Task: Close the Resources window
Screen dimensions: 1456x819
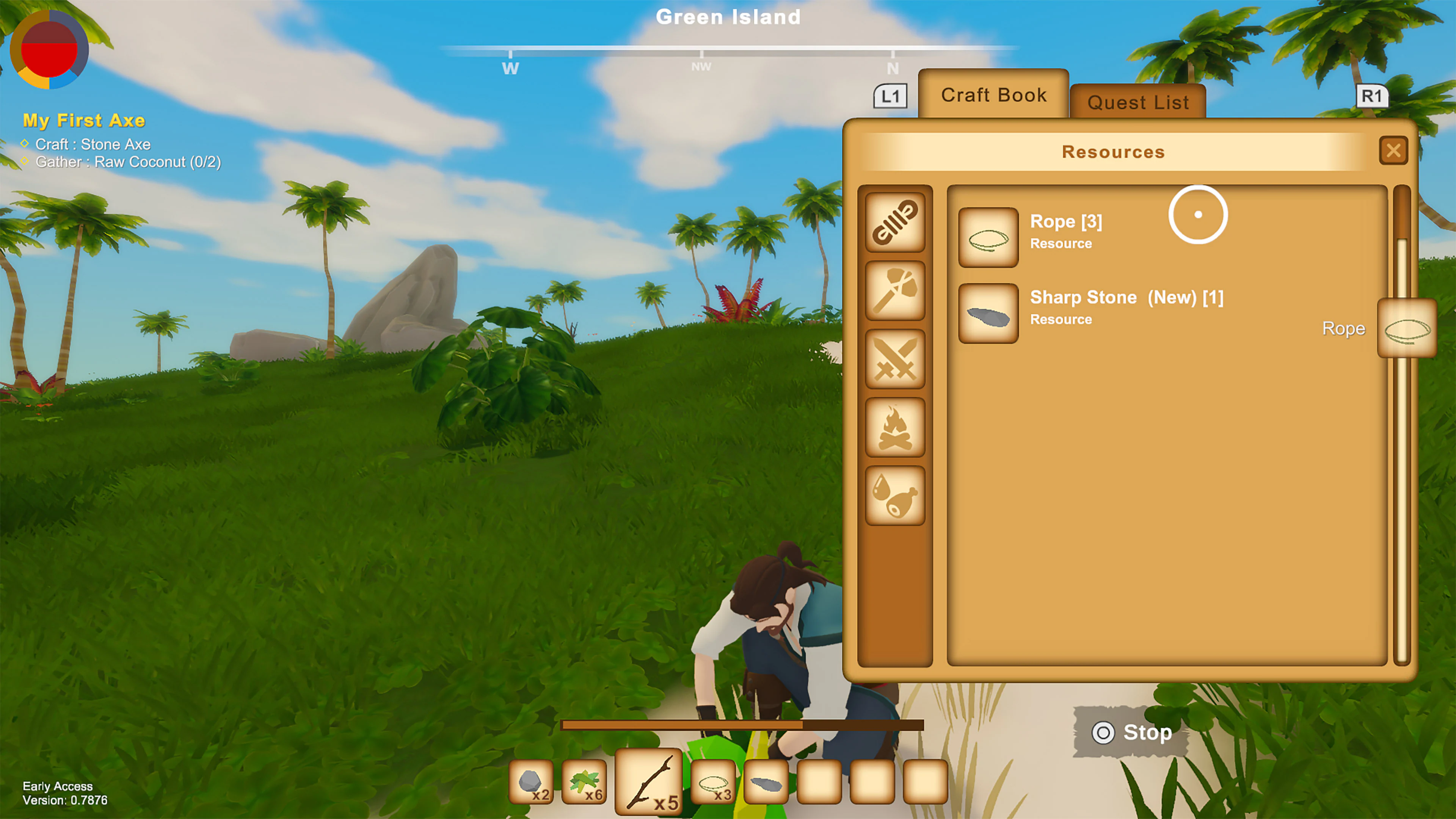Action: click(x=1394, y=151)
